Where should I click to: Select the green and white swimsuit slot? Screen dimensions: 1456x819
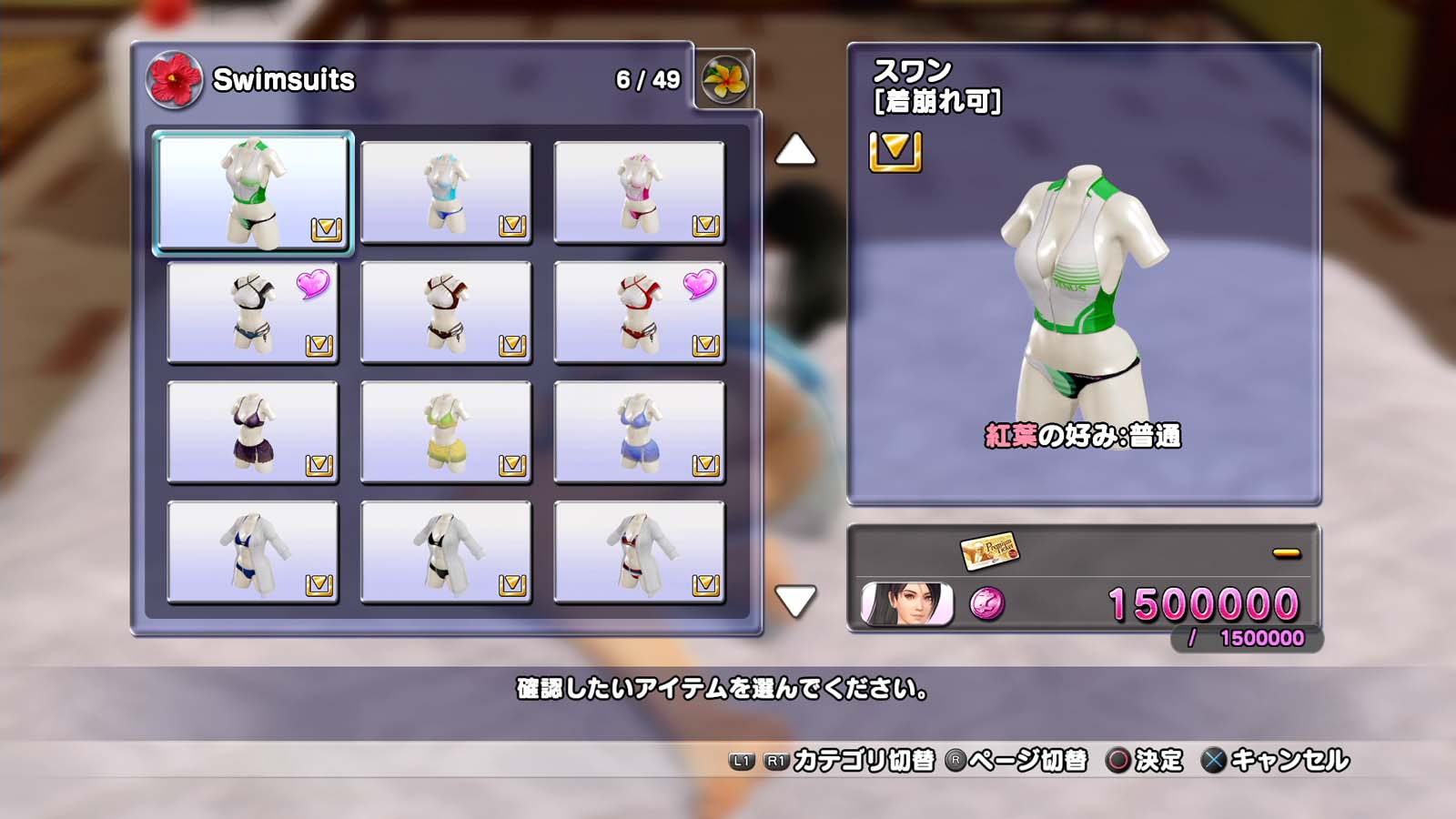[253, 192]
